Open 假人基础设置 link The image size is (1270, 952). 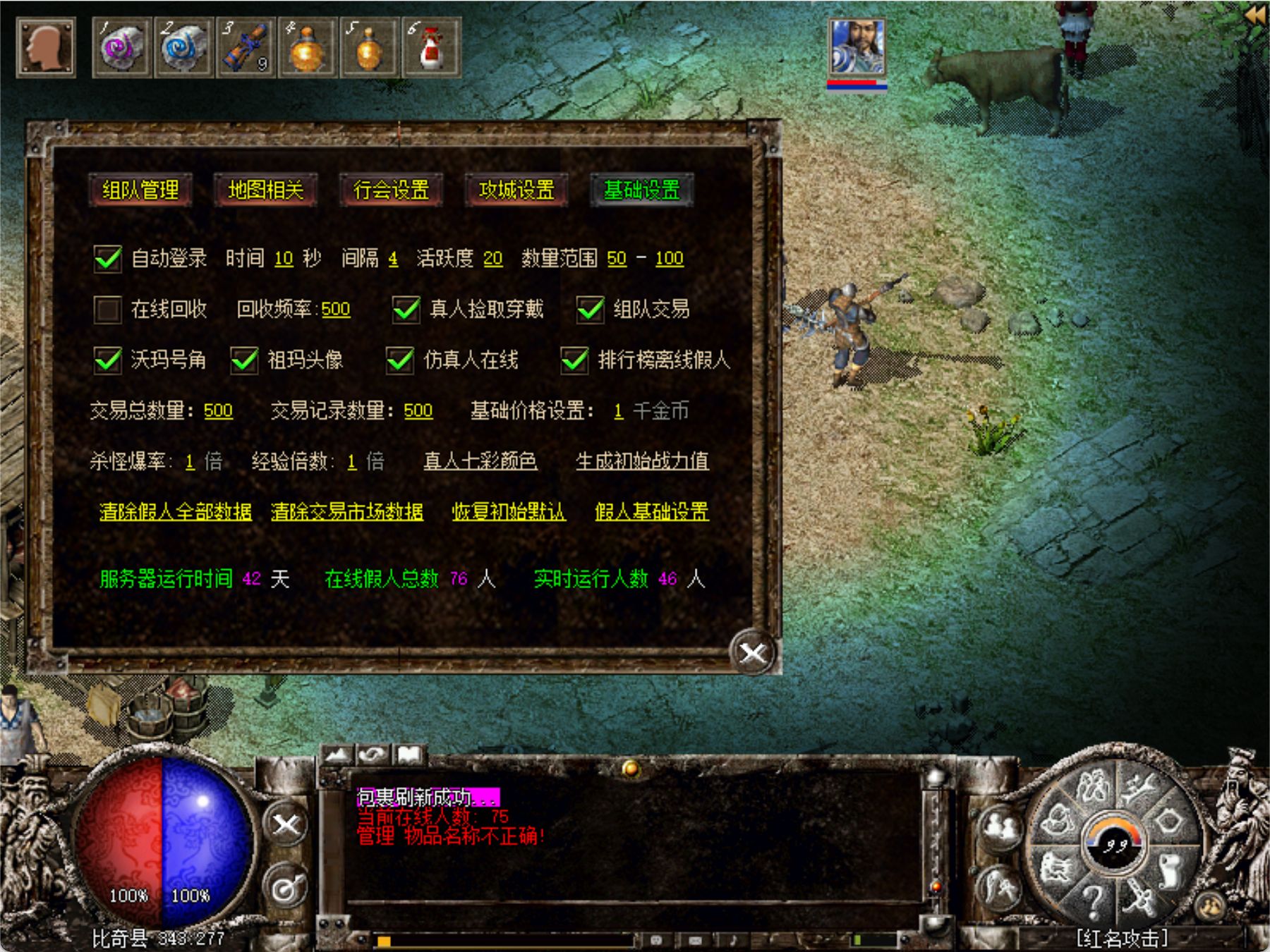point(651,511)
